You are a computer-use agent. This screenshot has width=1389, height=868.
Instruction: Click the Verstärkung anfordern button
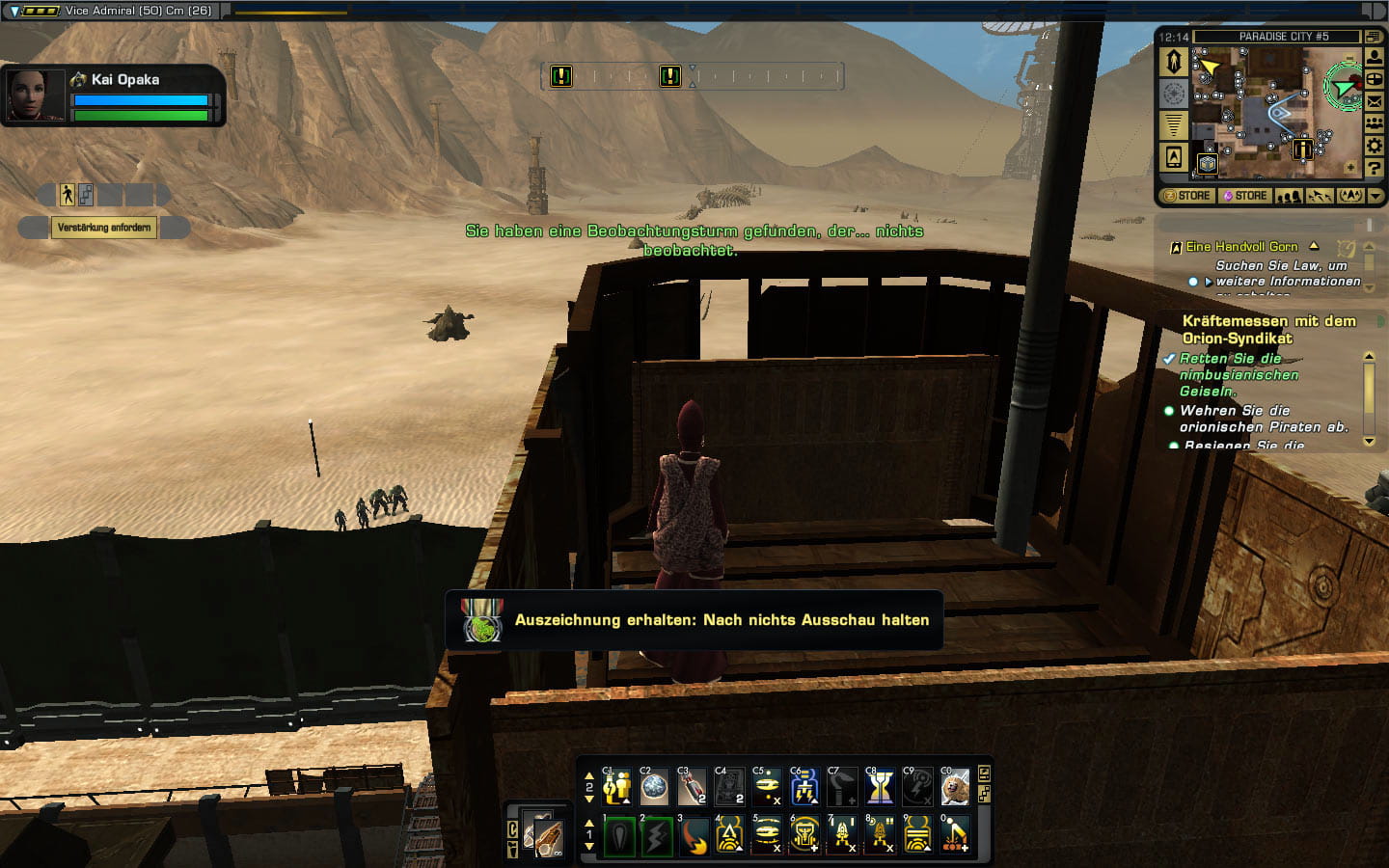[104, 228]
